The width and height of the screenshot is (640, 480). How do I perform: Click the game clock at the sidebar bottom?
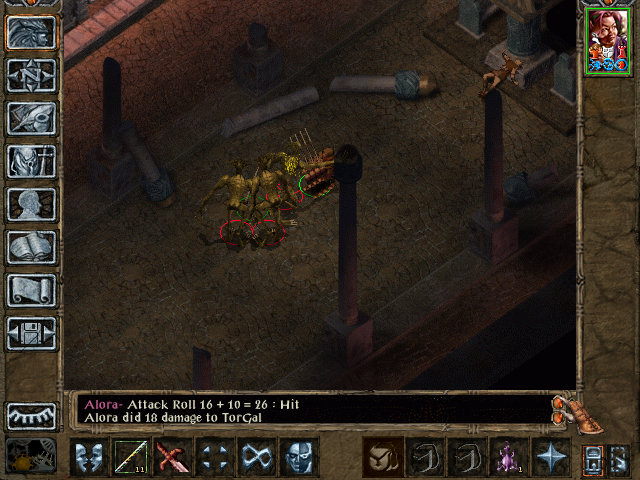pyautogui.click(x=31, y=455)
